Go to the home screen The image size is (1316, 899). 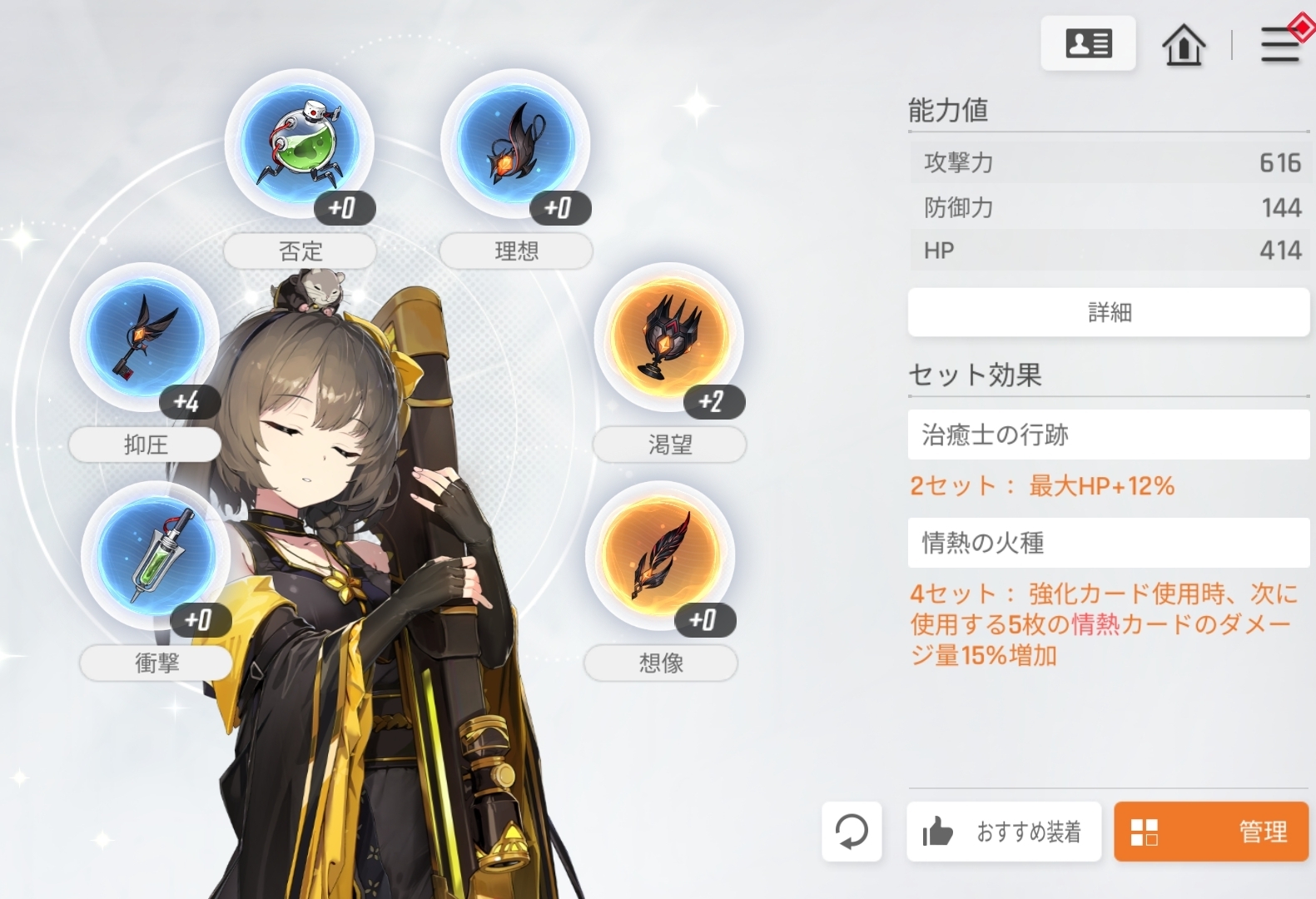(x=1183, y=44)
